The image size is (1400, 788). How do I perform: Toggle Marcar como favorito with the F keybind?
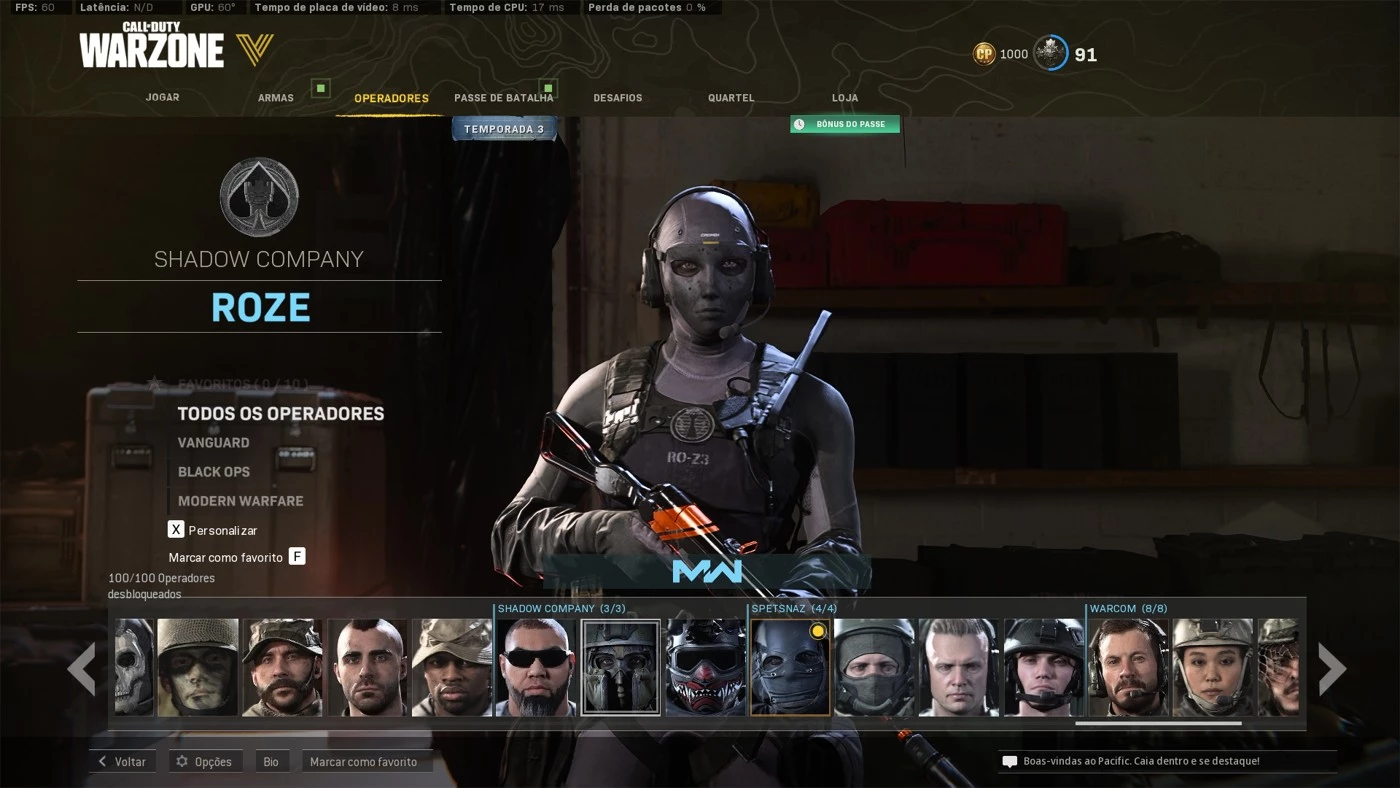pos(297,554)
